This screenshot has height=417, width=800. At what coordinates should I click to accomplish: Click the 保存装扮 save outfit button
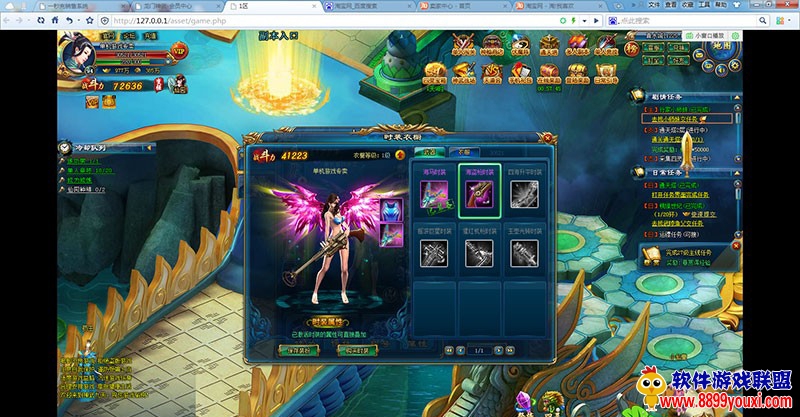(x=299, y=349)
